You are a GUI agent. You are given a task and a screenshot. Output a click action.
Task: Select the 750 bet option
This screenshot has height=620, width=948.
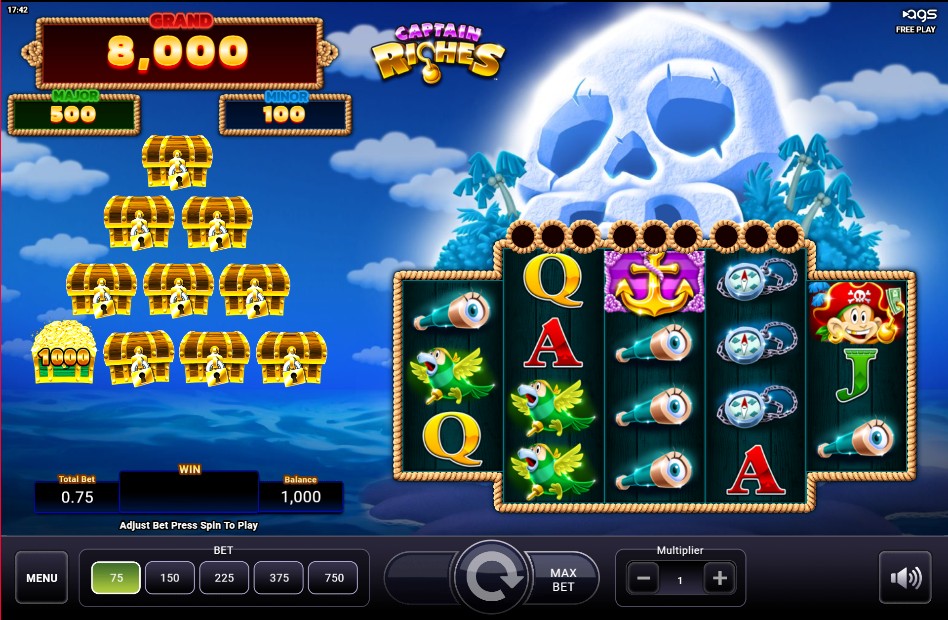click(x=333, y=578)
